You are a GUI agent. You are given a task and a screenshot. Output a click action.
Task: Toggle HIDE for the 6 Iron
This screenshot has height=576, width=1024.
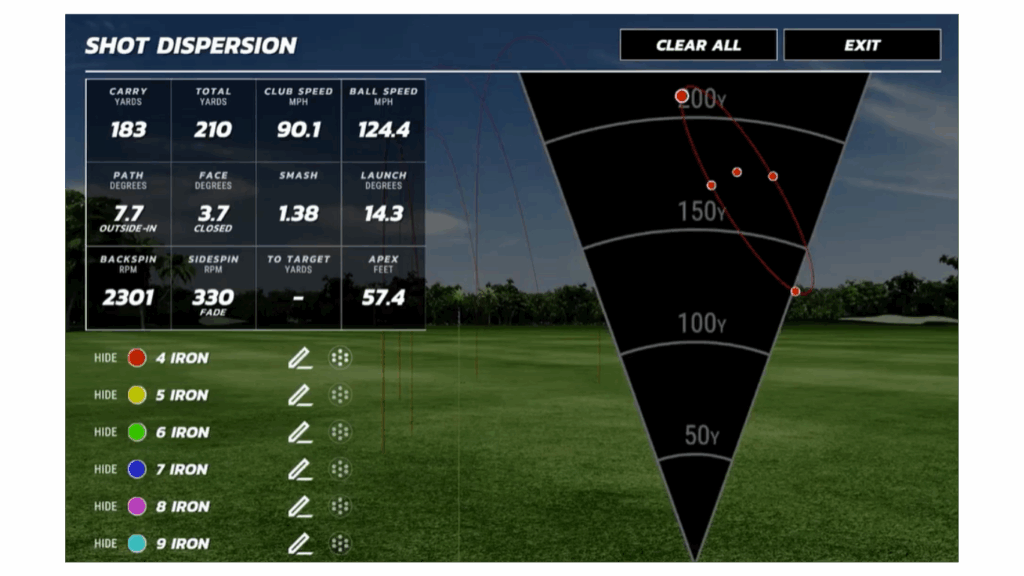pyautogui.click(x=106, y=432)
